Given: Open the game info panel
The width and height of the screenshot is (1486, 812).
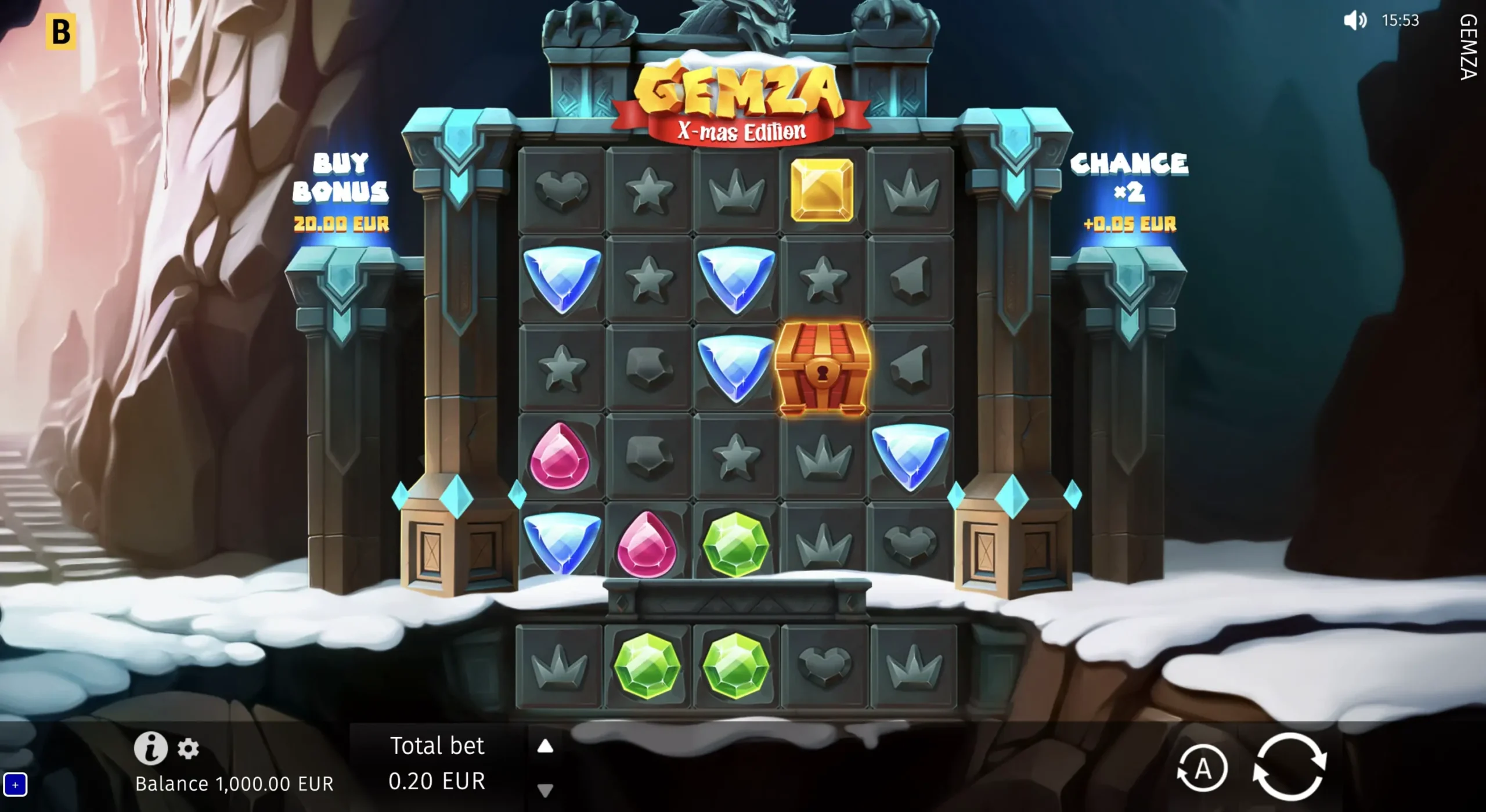Looking at the screenshot, I should pyautogui.click(x=150, y=749).
